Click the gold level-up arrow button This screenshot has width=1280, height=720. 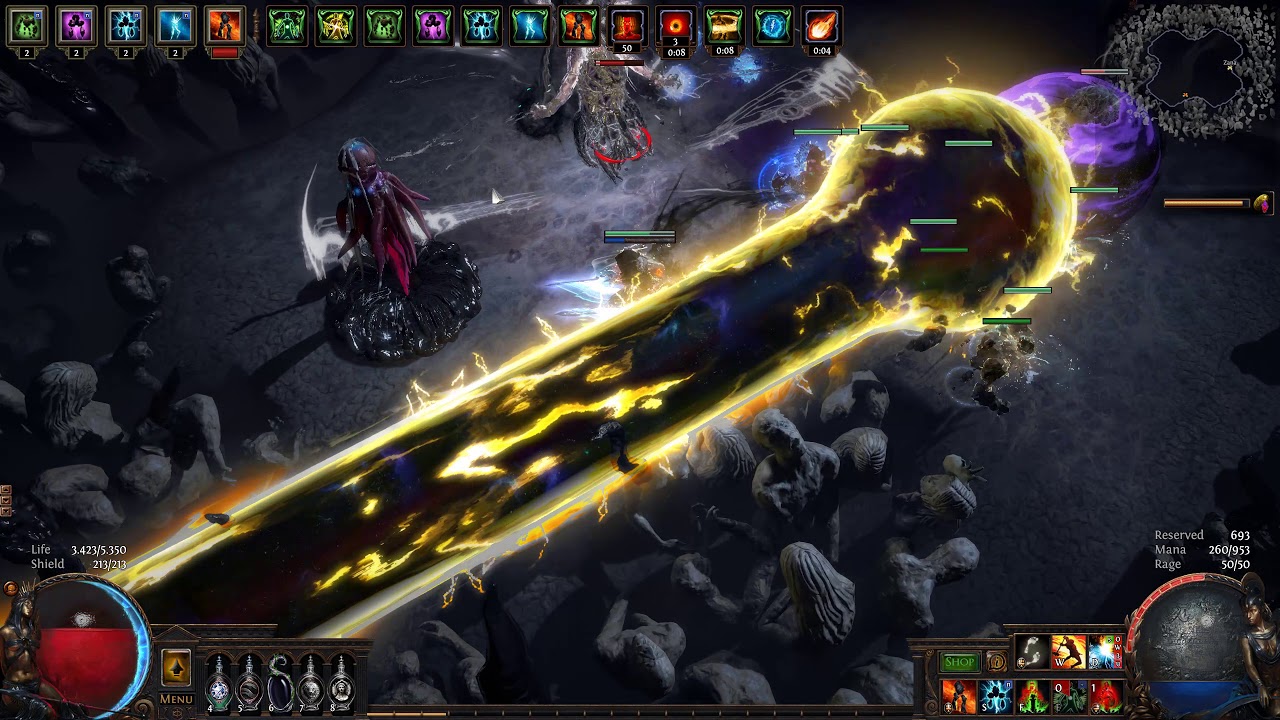(176, 667)
